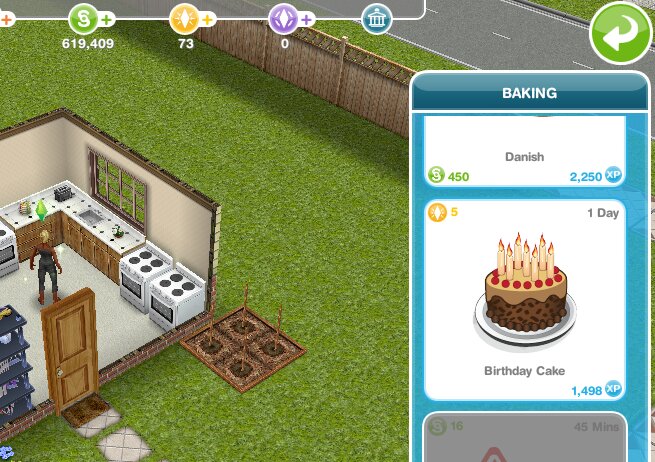Screen dimensions: 655x462
Task: Choose the Birthday Cake baking recipe
Action: [x=525, y=298]
